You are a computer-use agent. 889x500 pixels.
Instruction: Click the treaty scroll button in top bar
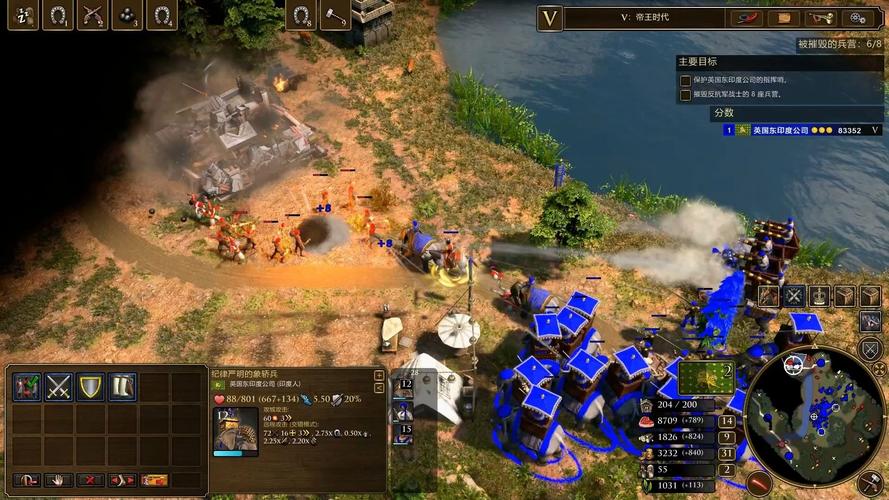click(784, 17)
